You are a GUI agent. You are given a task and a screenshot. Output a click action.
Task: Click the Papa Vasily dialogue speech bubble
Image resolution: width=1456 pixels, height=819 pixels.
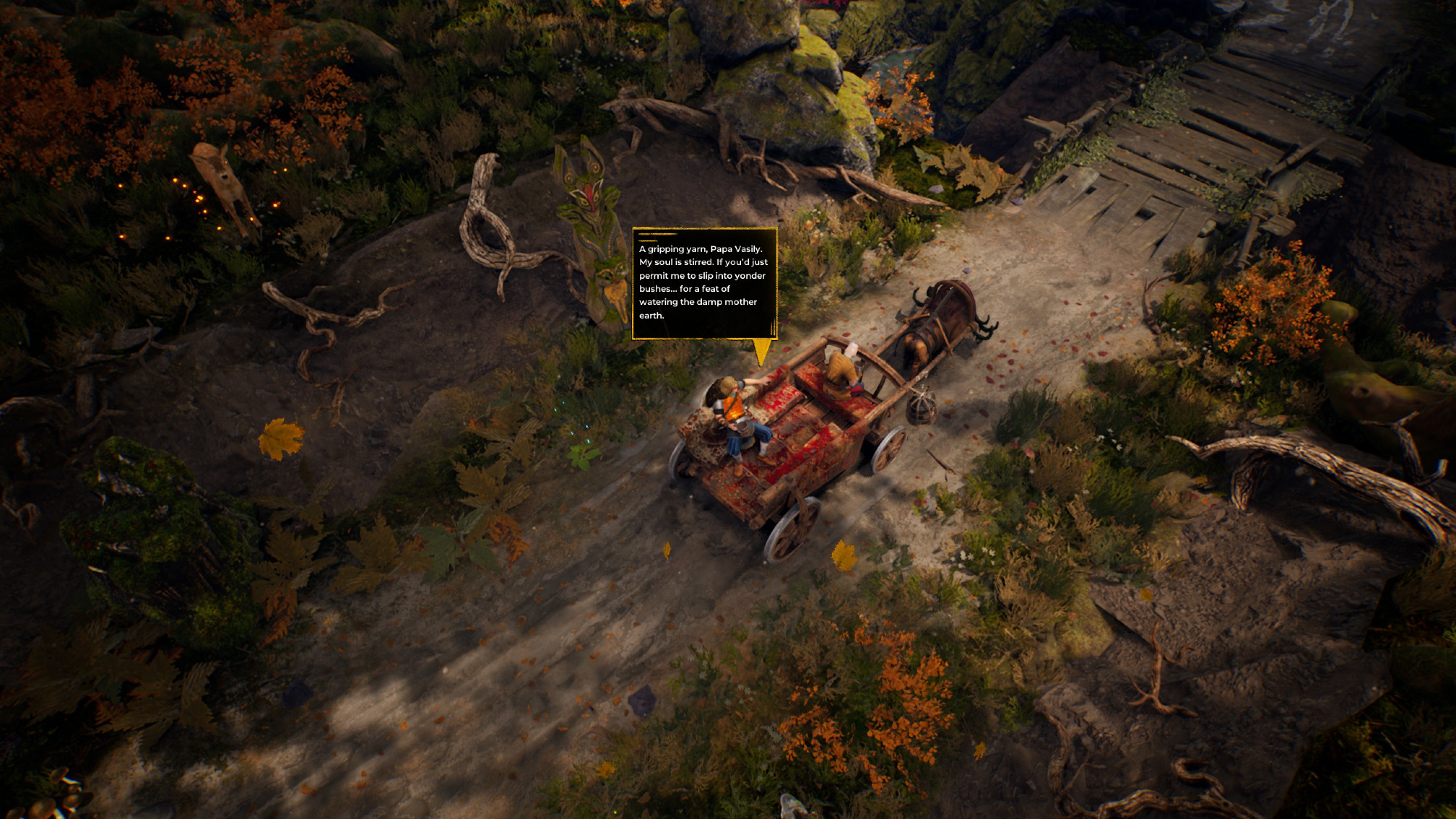pos(704,282)
